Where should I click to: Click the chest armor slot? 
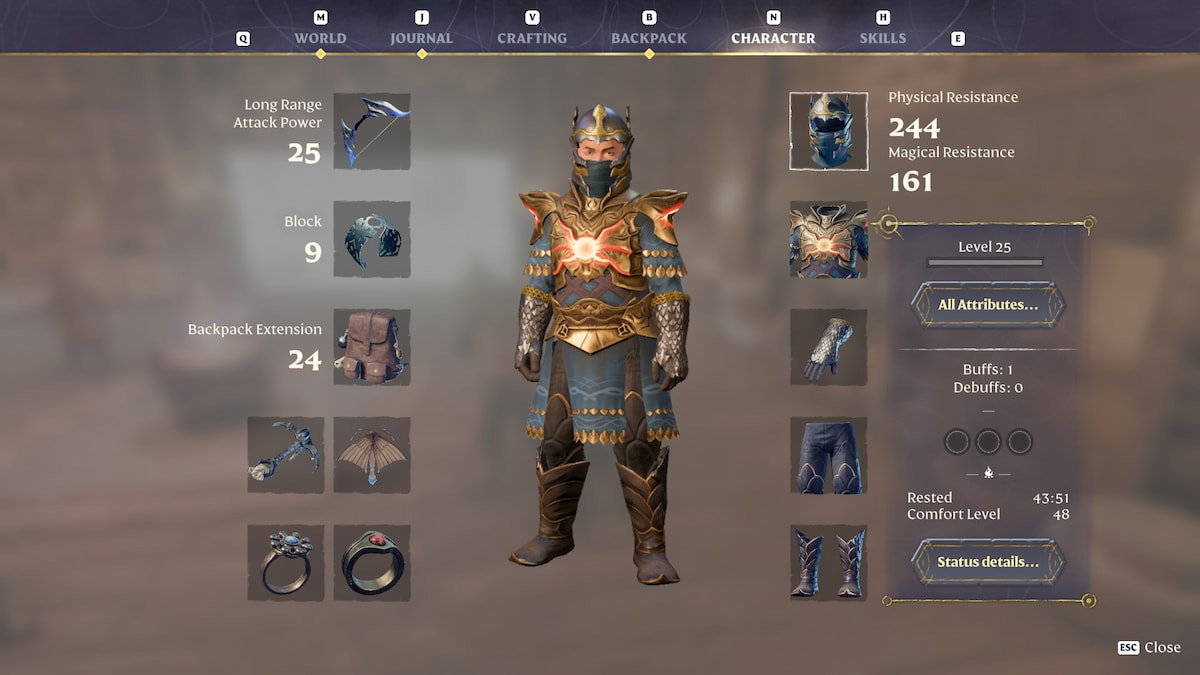(828, 239)
